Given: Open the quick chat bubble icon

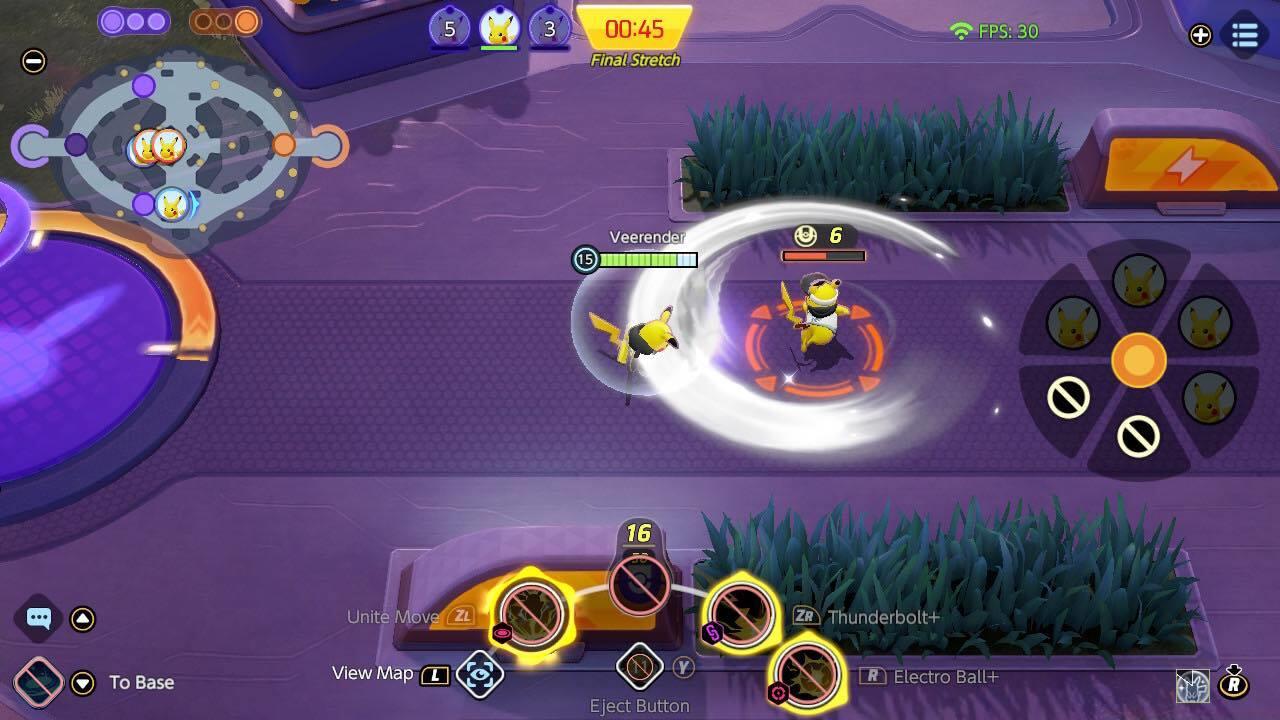Looking at the screenshot, I should coord(37,619).
